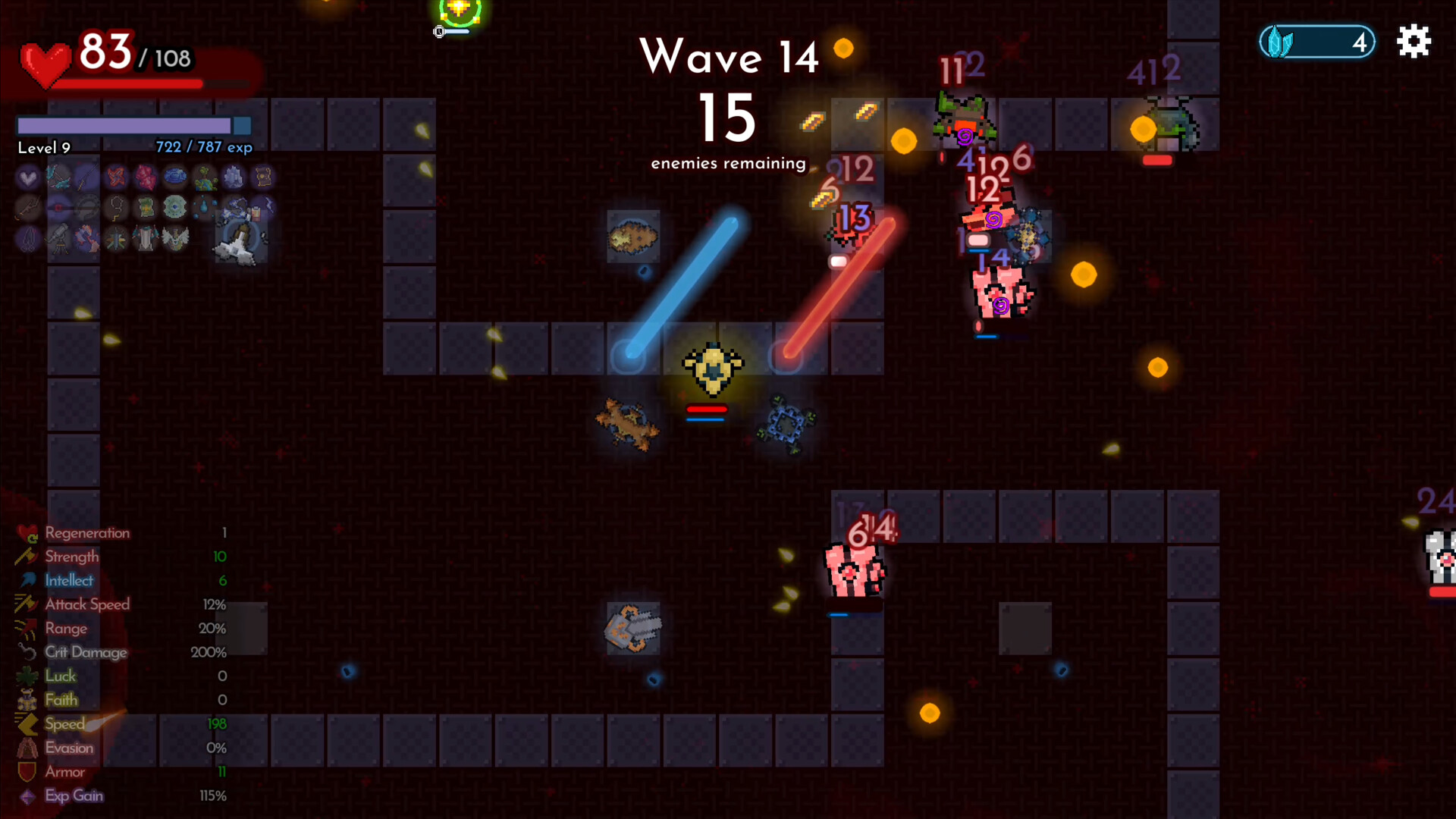Choose the telescope item icon

58,238
